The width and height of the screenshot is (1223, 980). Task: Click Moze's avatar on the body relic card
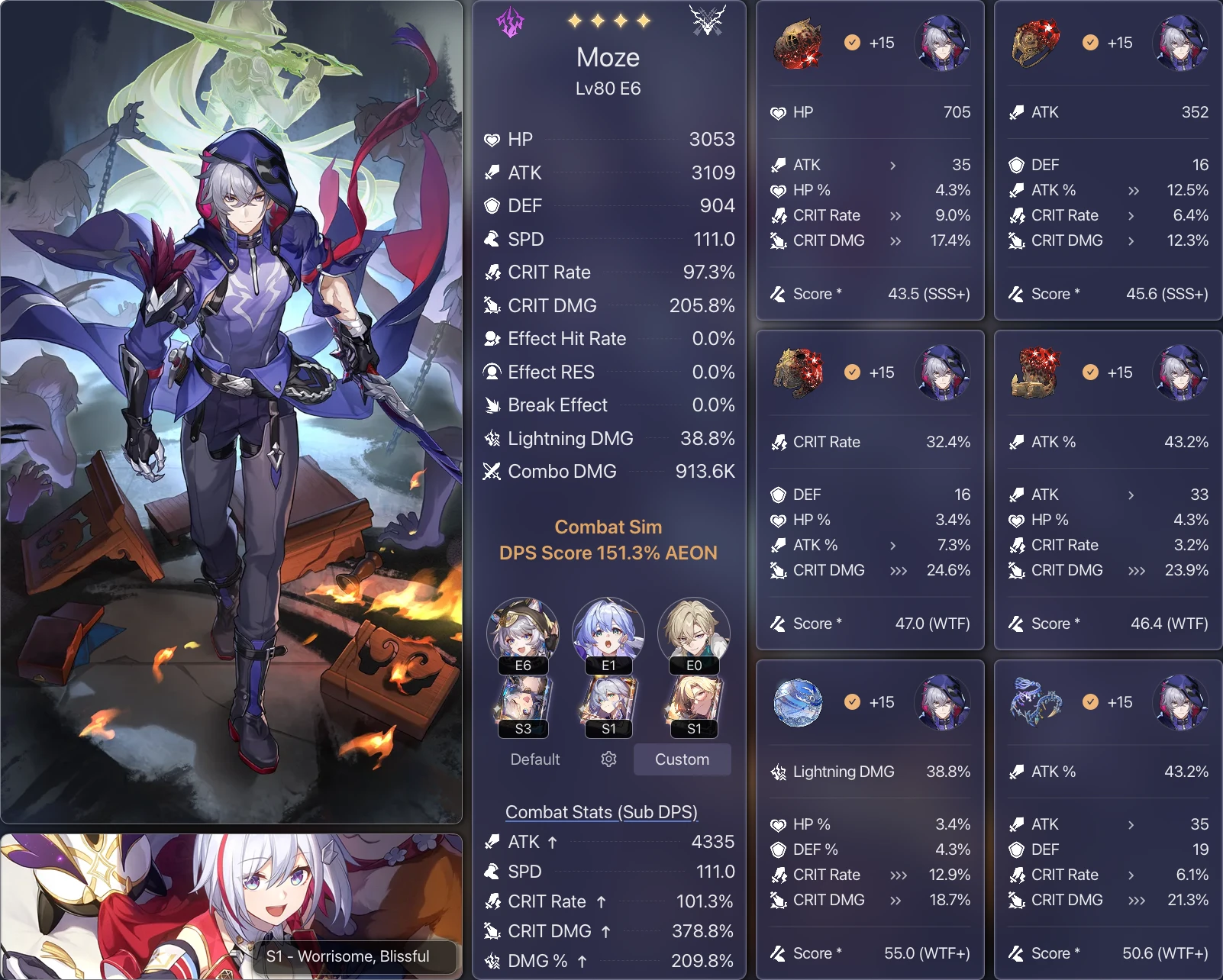coord(944,373)
